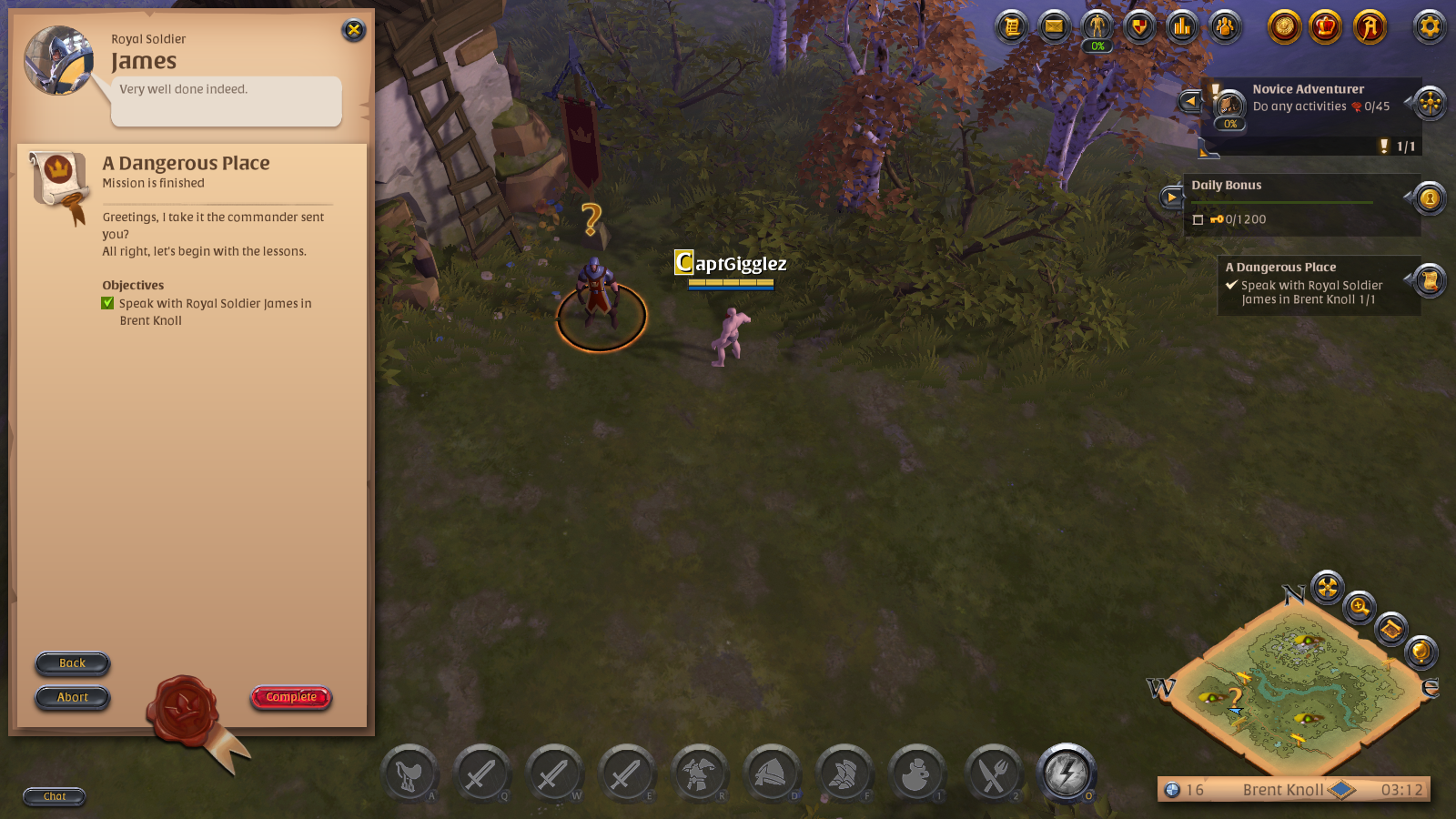The height and width of the screenshot is (819, 1456).
Task: Expand the A Dangerous Place tracker icon
Action: pyautogui.click(x=1429, y=282)
